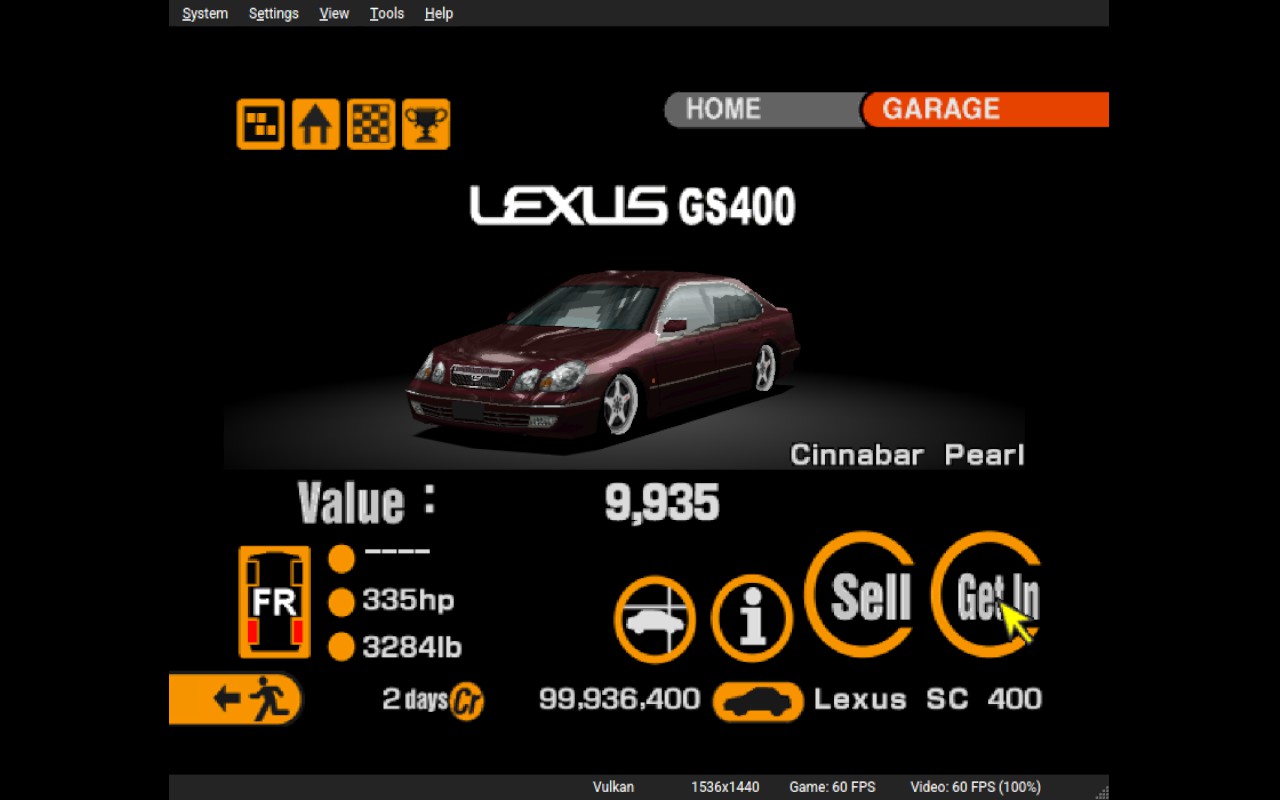1280x800 pixels.
Task: Select the GARAGE tab
Action: tap(985, 109)
